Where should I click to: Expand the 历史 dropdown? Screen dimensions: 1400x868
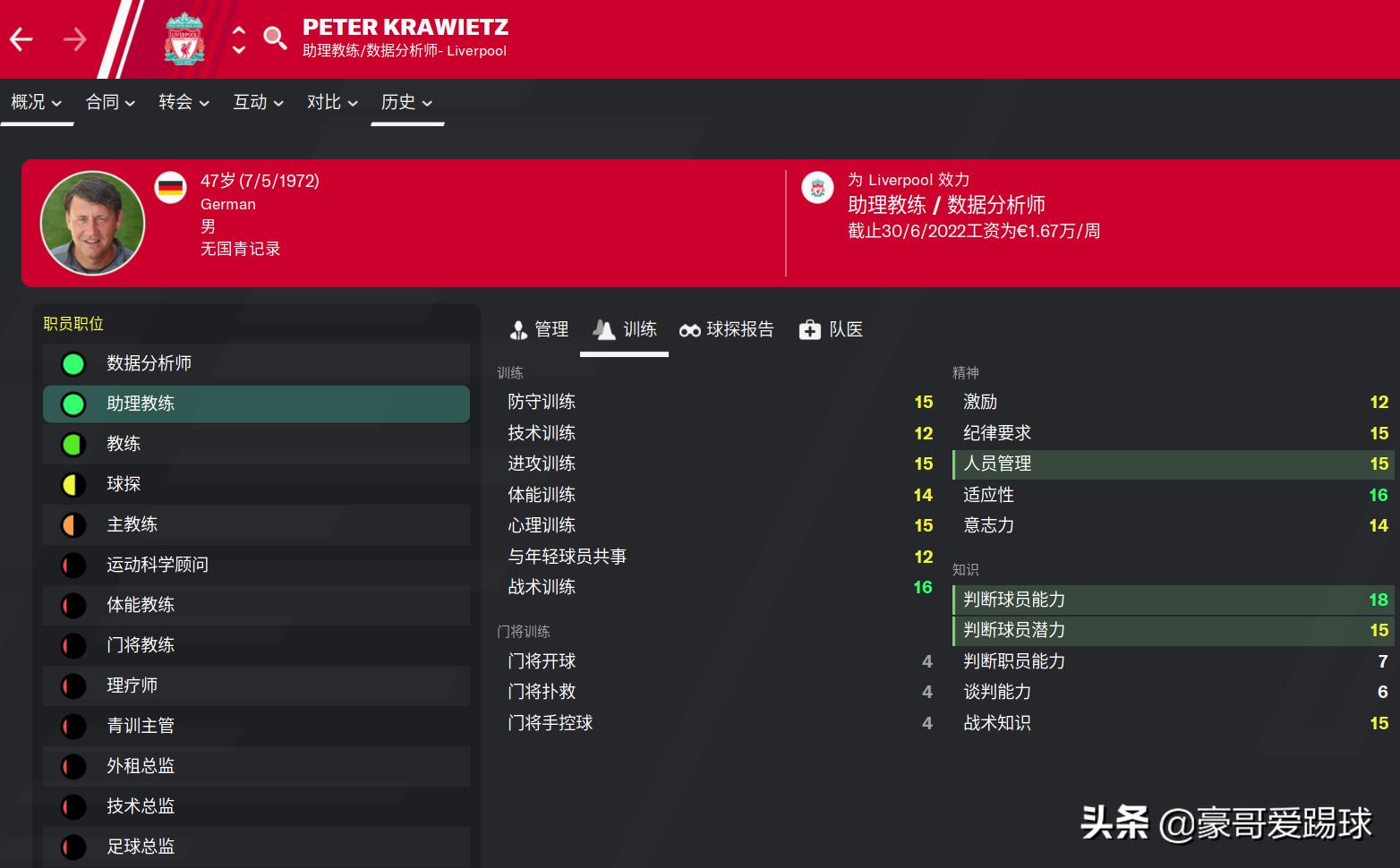pyautogui.click(x=405, y=102)
